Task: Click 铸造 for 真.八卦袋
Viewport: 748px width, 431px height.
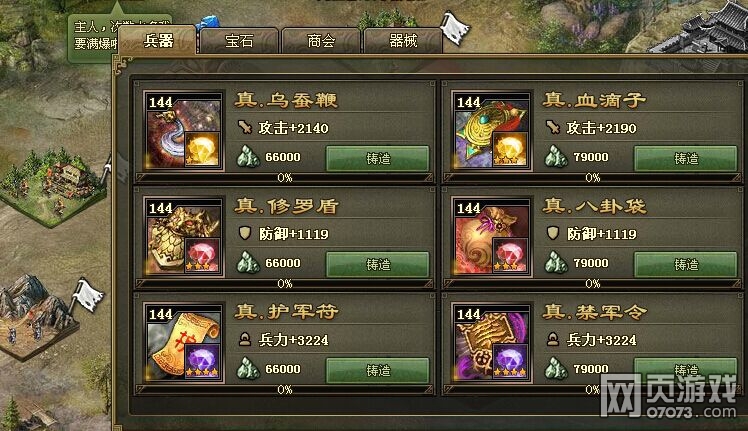Action: (x=685, y=264)
